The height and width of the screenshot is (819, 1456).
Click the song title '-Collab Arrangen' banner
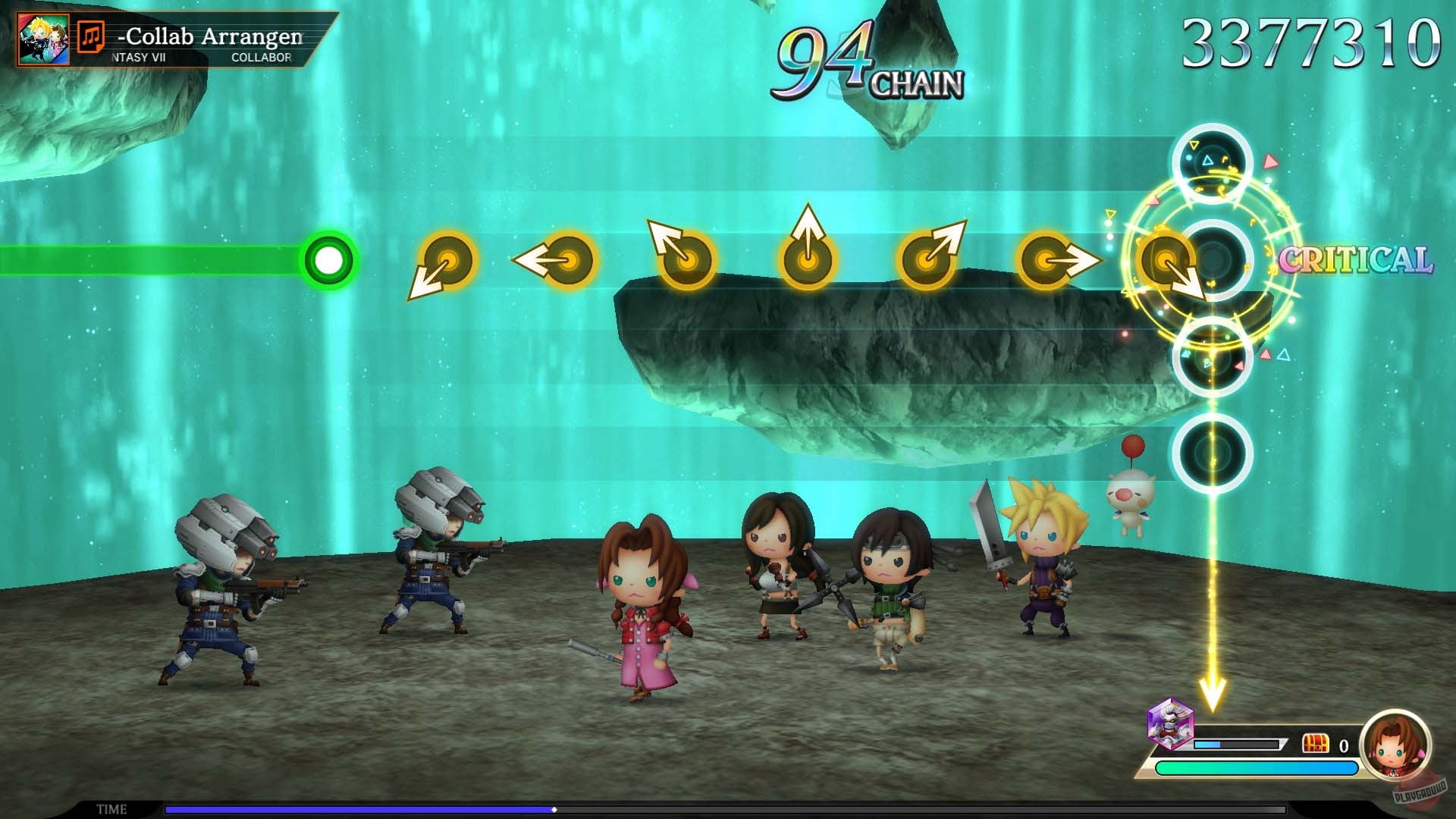point(212,36)
